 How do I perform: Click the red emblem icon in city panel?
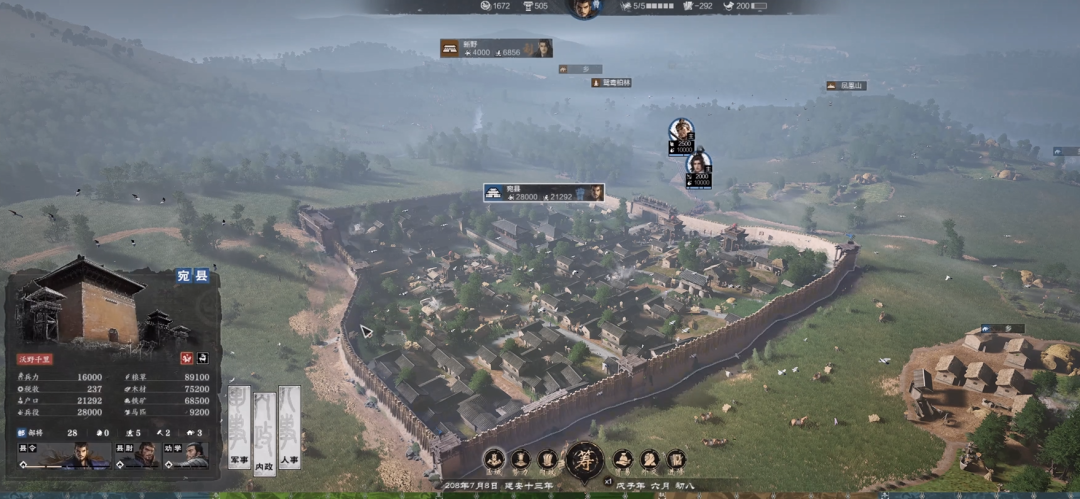point(185,357)
